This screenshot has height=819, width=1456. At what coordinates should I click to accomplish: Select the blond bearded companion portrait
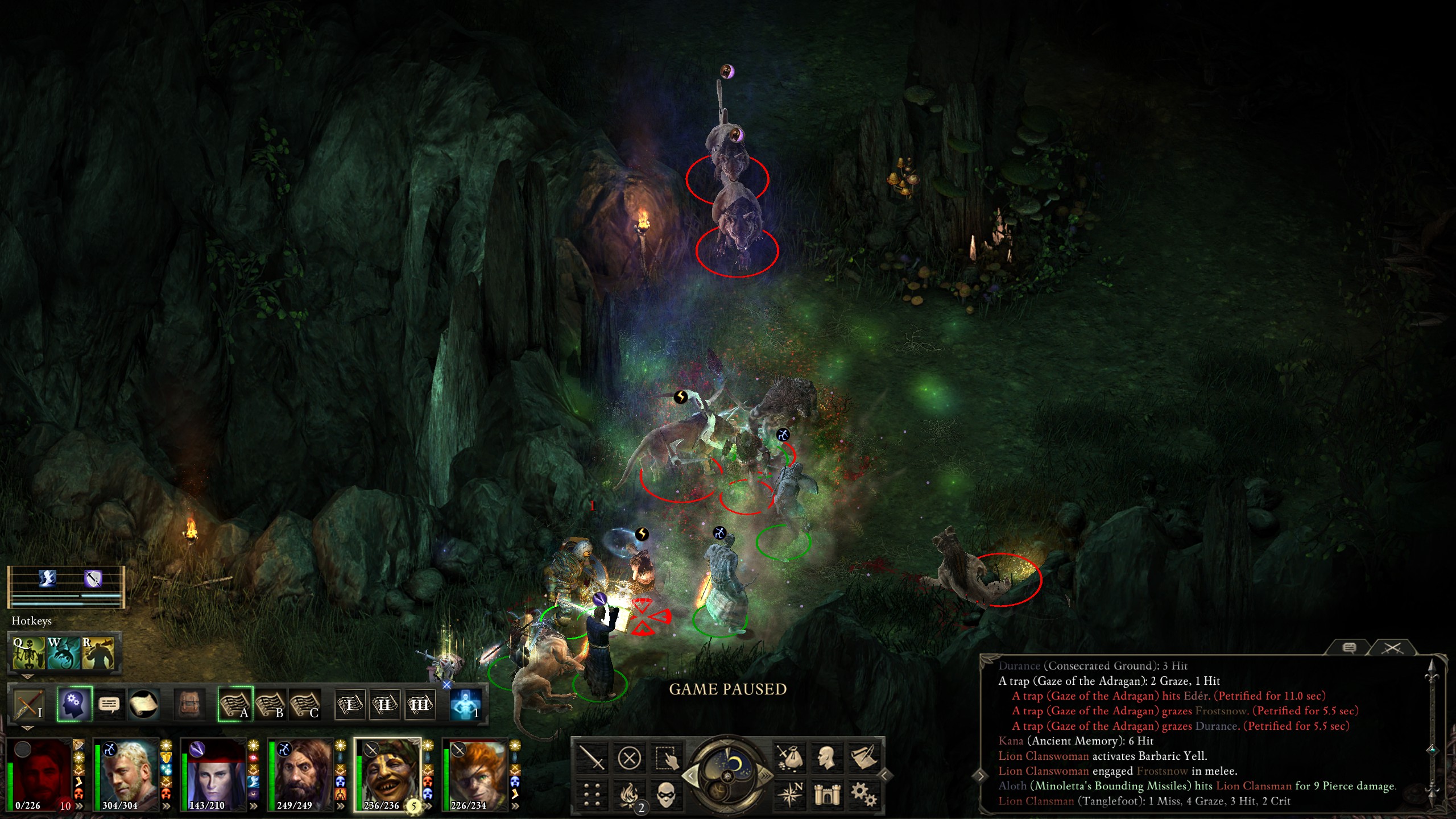tap(126, 775)
